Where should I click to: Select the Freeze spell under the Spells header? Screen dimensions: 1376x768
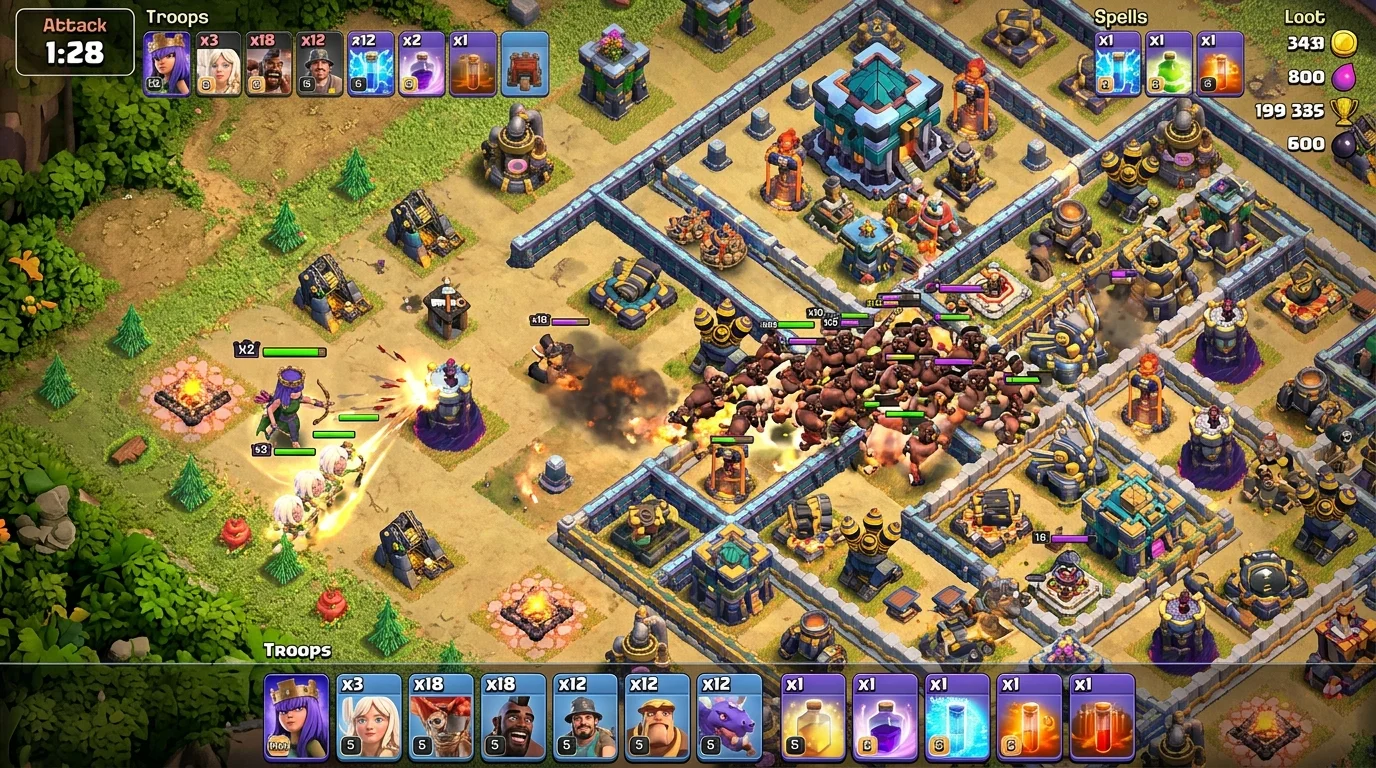(x=1117, y=65)
